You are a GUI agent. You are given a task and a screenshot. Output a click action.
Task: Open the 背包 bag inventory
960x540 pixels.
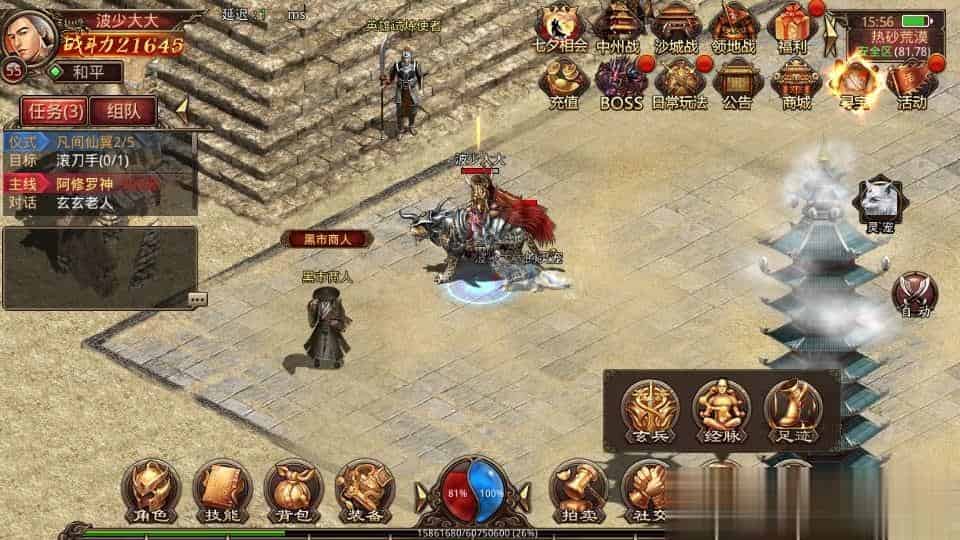[x=293, y=490]
